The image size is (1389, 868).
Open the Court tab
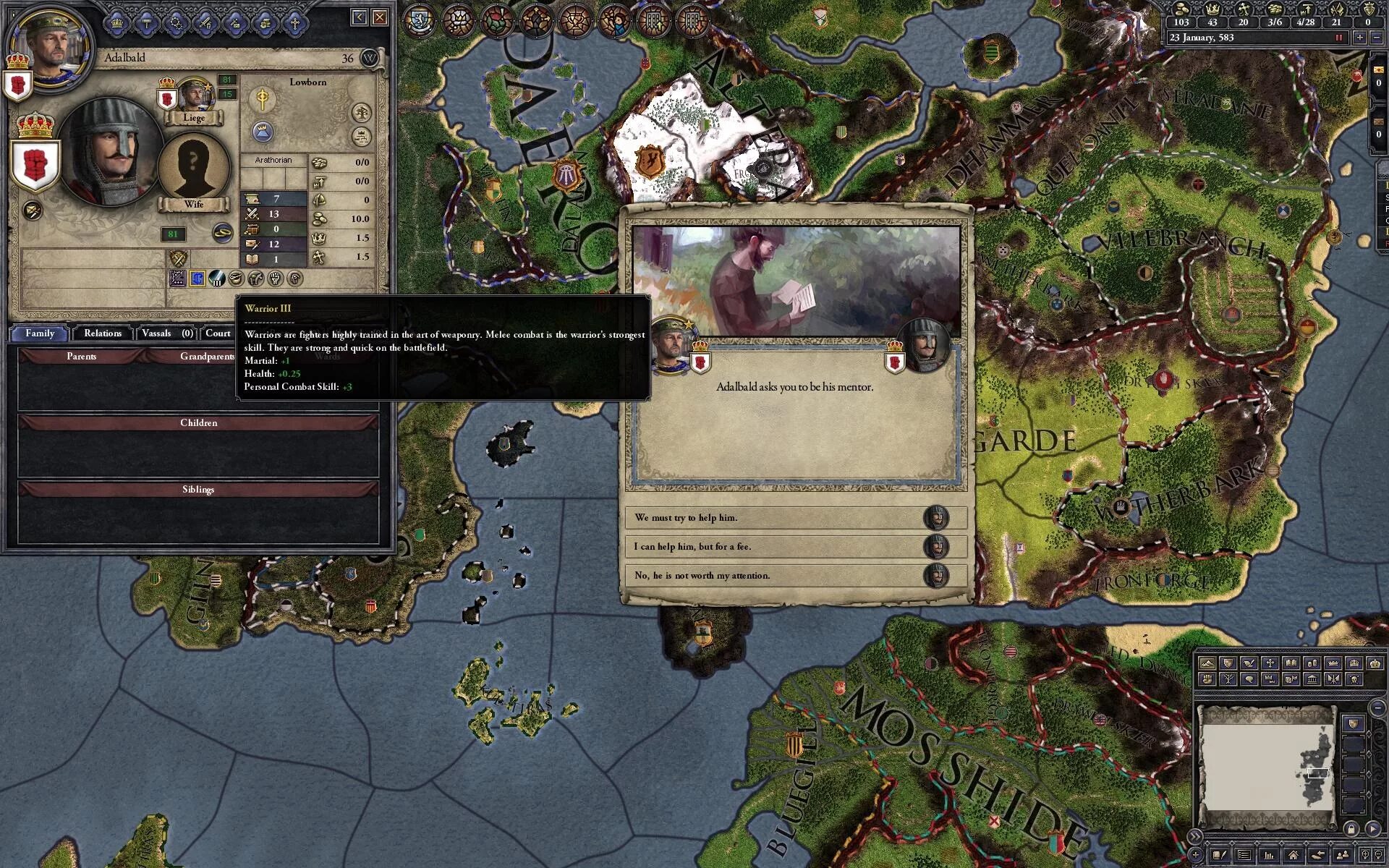218,333
